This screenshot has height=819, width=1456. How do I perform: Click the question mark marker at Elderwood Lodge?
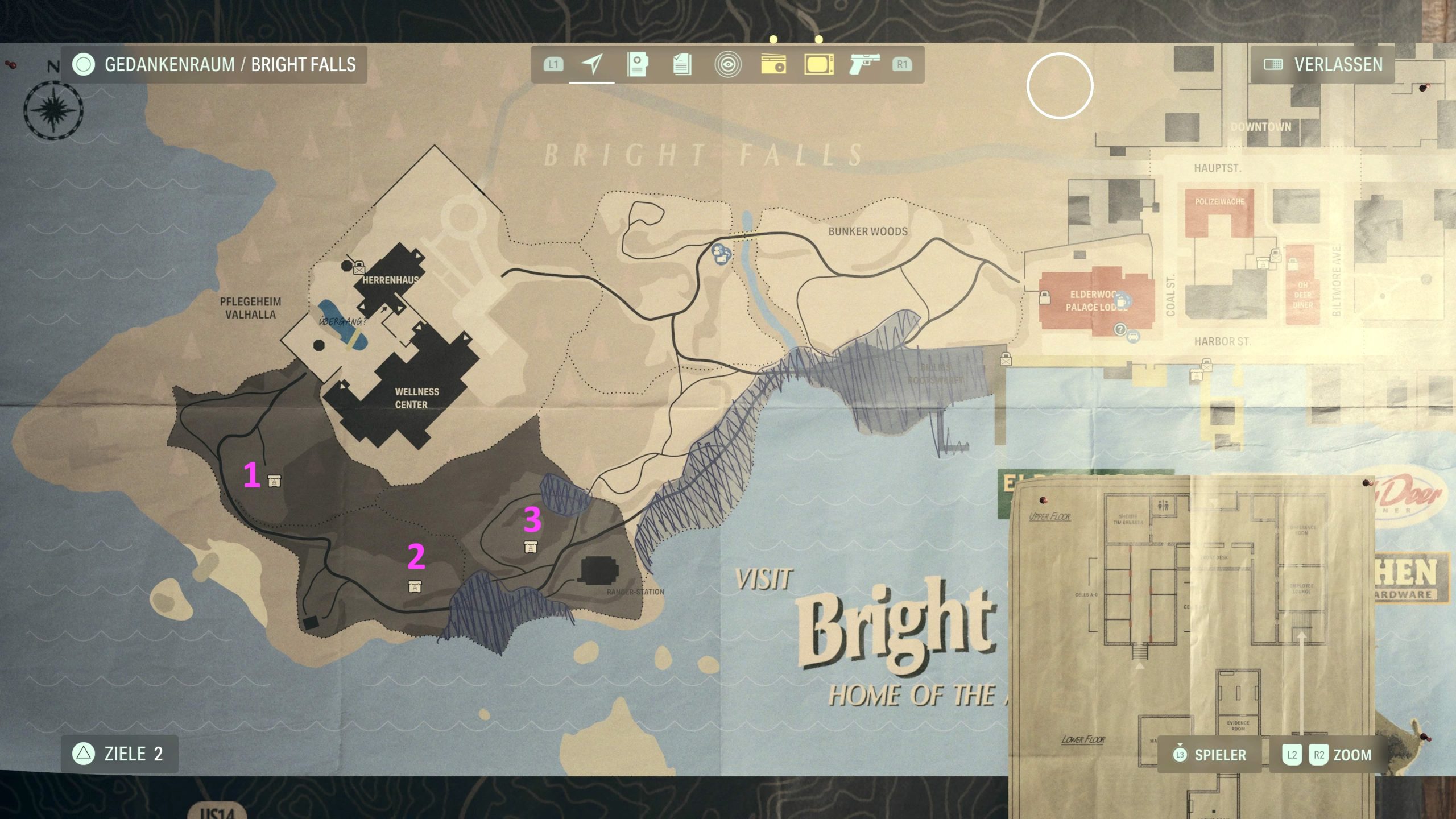click(x=1120, y=329)
